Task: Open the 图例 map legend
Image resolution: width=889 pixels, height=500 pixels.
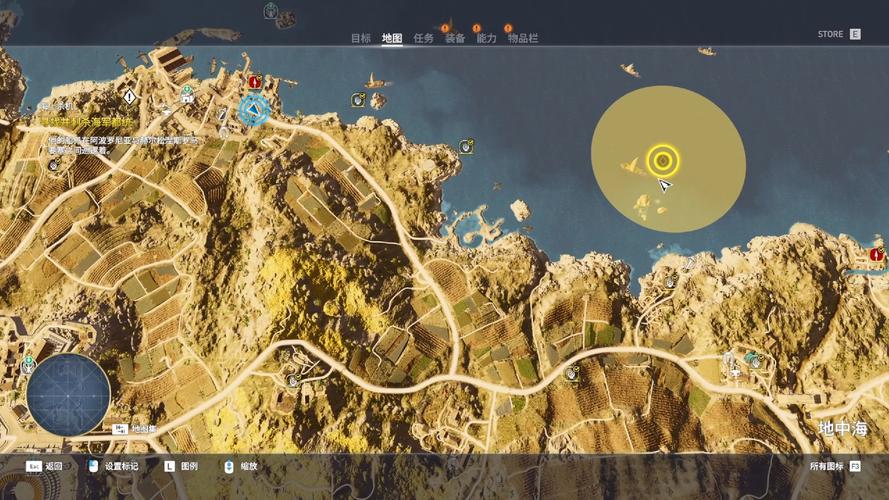Action: (181, 466)
